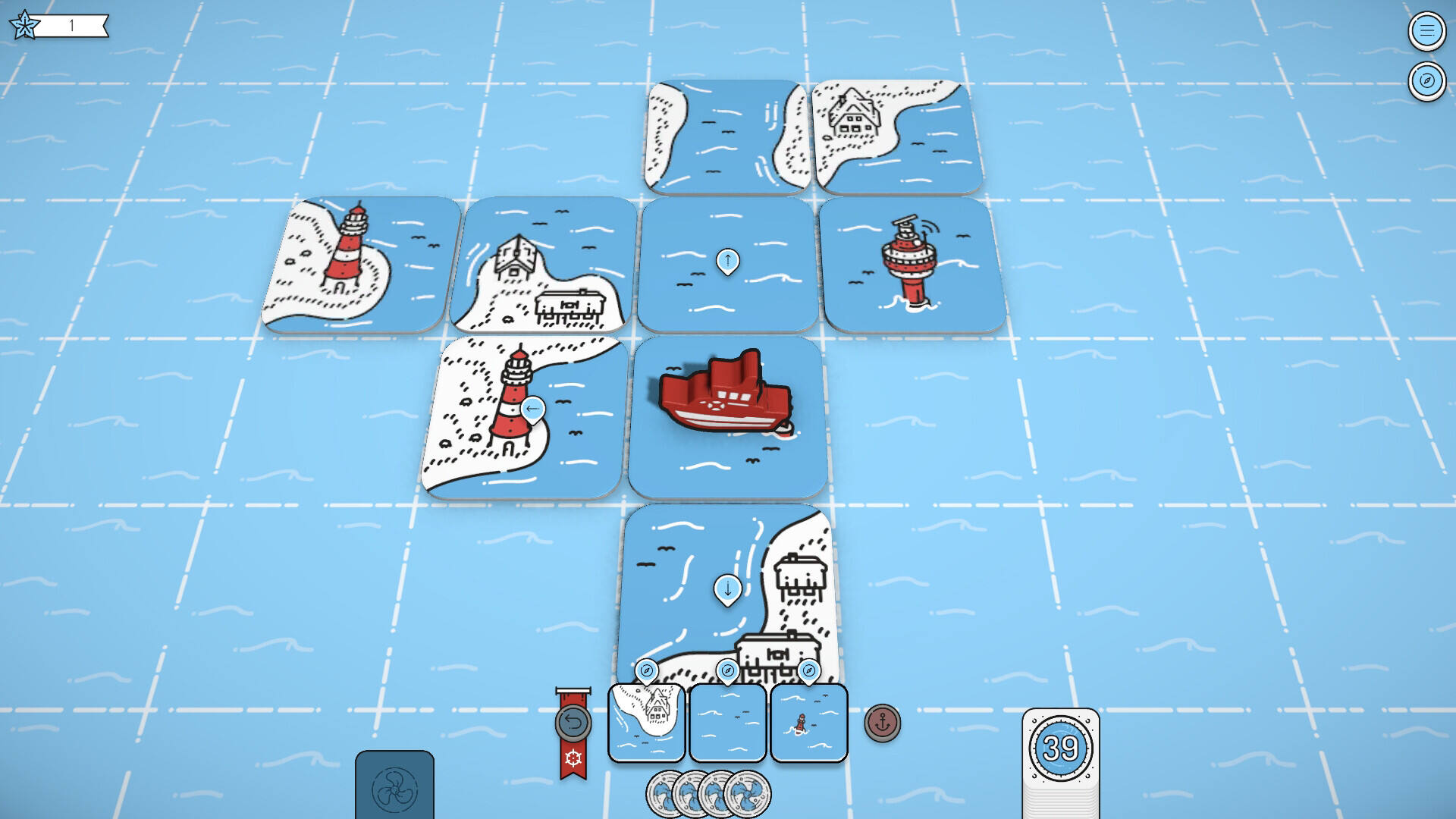This screenshot has height=819, width=1456.
Task: Rotate the island house tile with its compass pin
Action: pyautogui.click(x=646, y=671)
